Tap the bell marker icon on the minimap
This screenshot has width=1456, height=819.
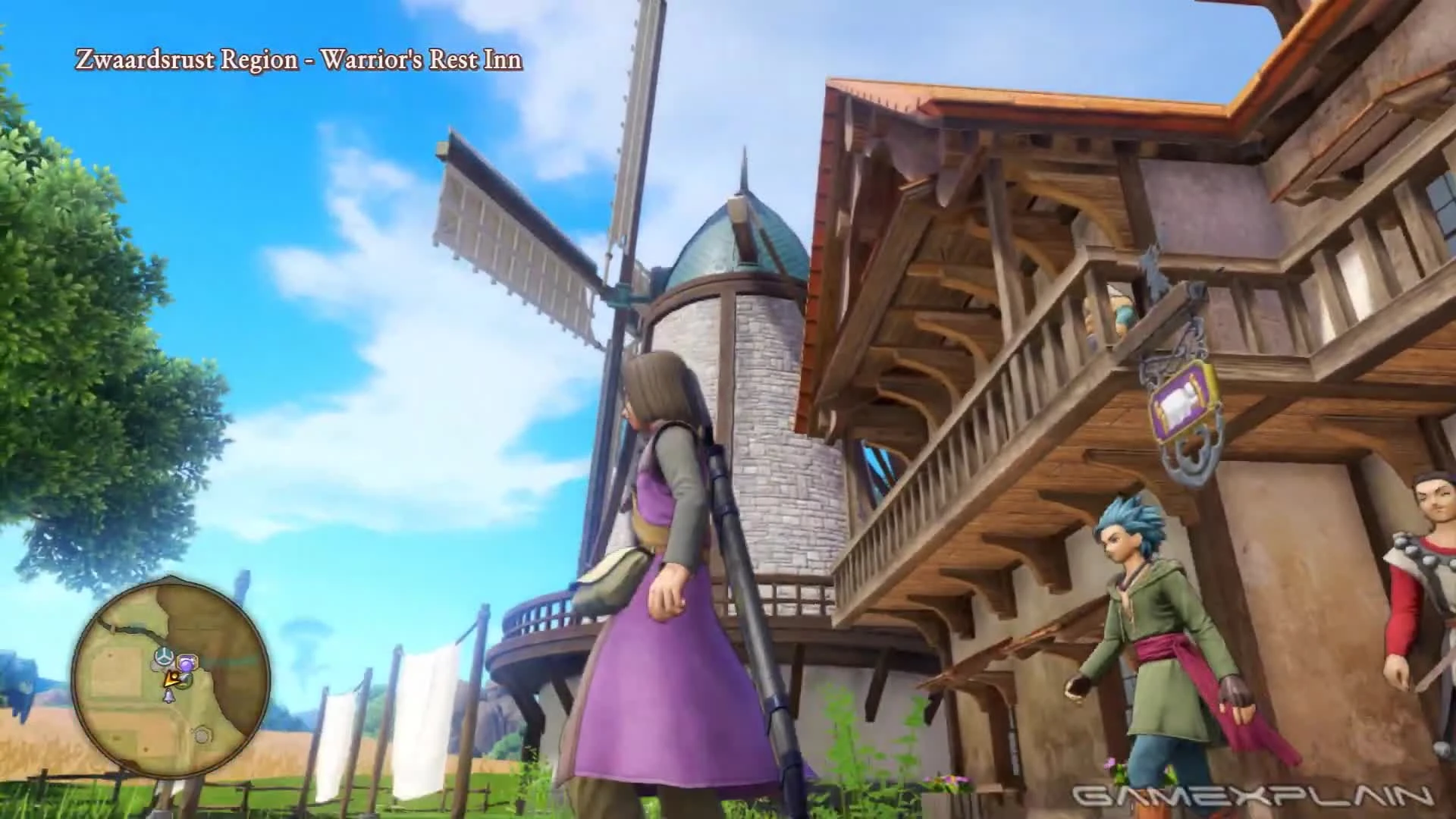pyautogui.click(x=169, y=695)
